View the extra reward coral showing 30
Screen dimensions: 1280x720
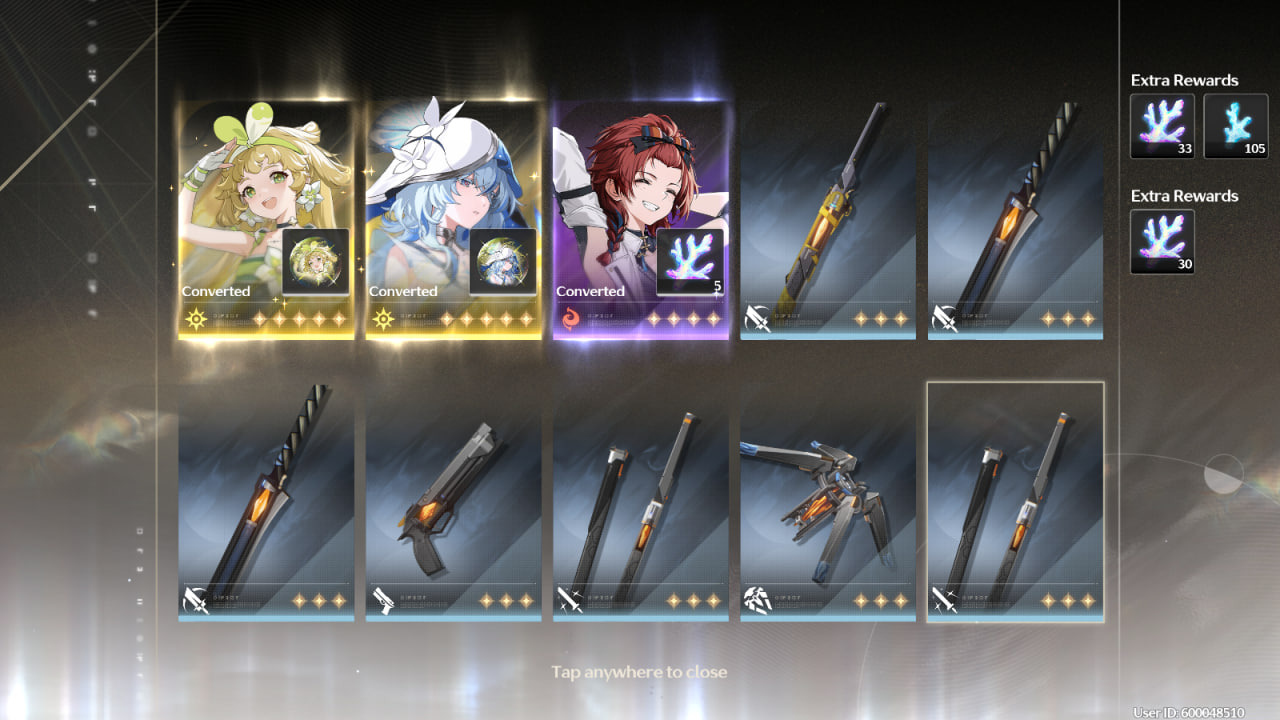[x=1162, y=241]
